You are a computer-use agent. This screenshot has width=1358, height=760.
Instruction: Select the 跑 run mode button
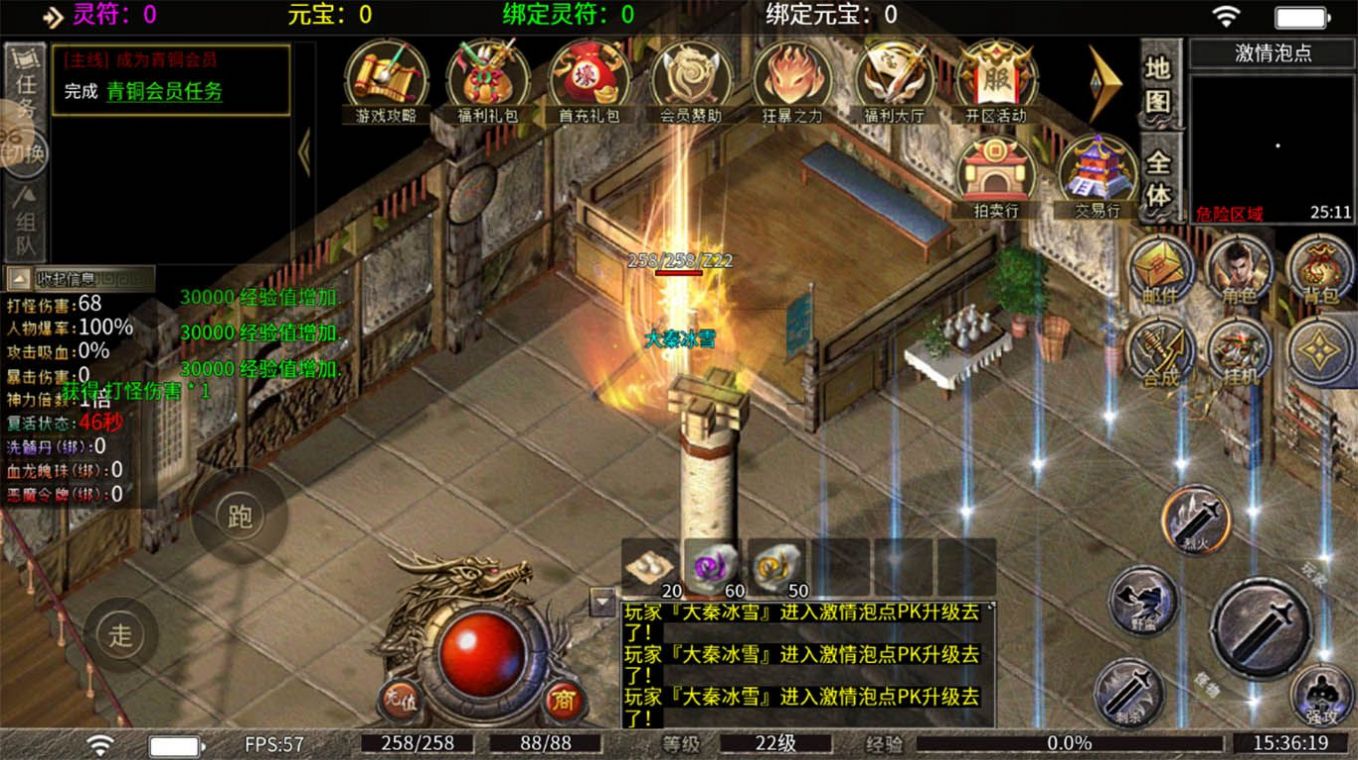click(240, 517)
